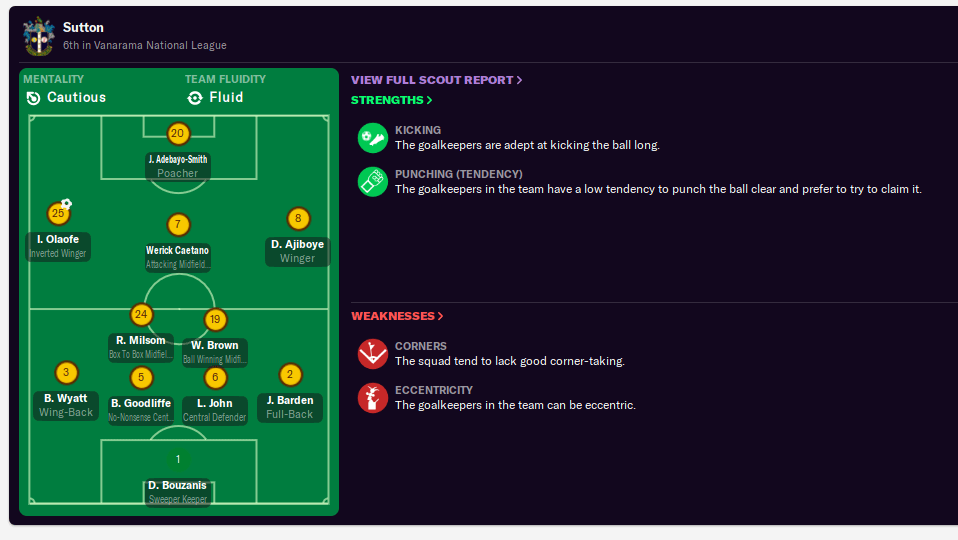
Task: Choose wing-back B. Wyatt
Action: (x=66, y=399)
